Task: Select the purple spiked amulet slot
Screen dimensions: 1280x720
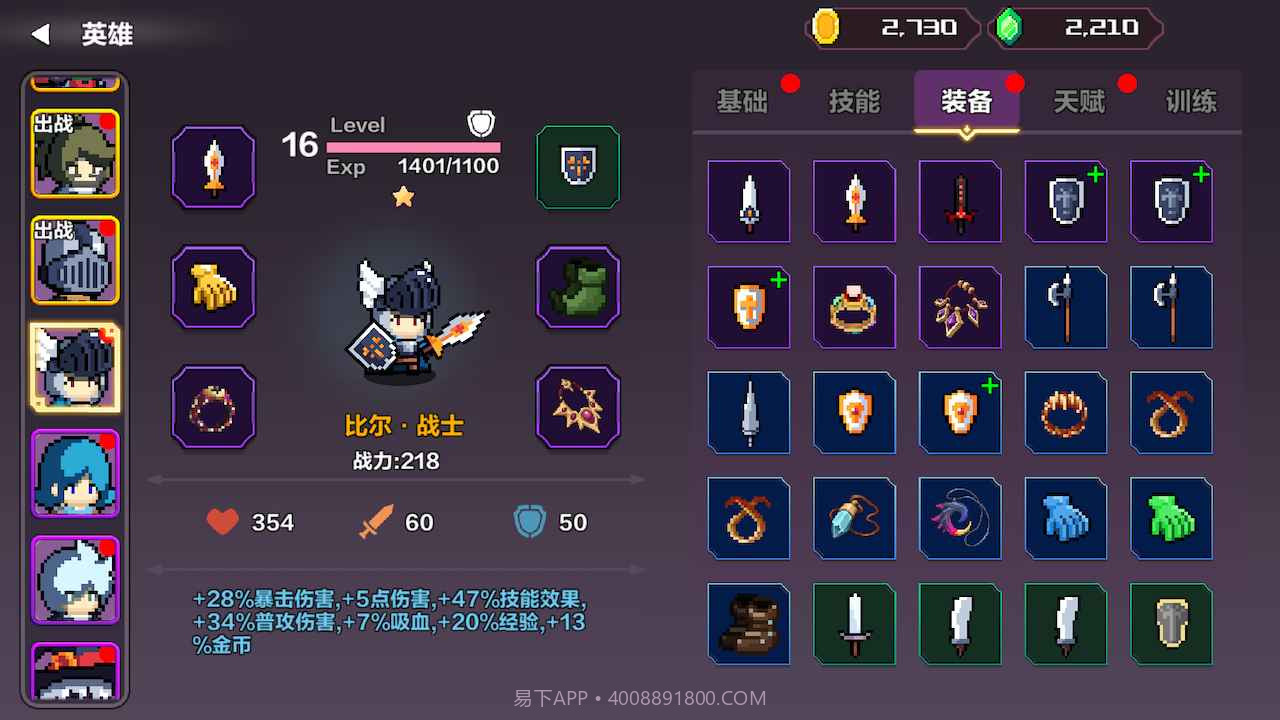Action: pos(578,405)
